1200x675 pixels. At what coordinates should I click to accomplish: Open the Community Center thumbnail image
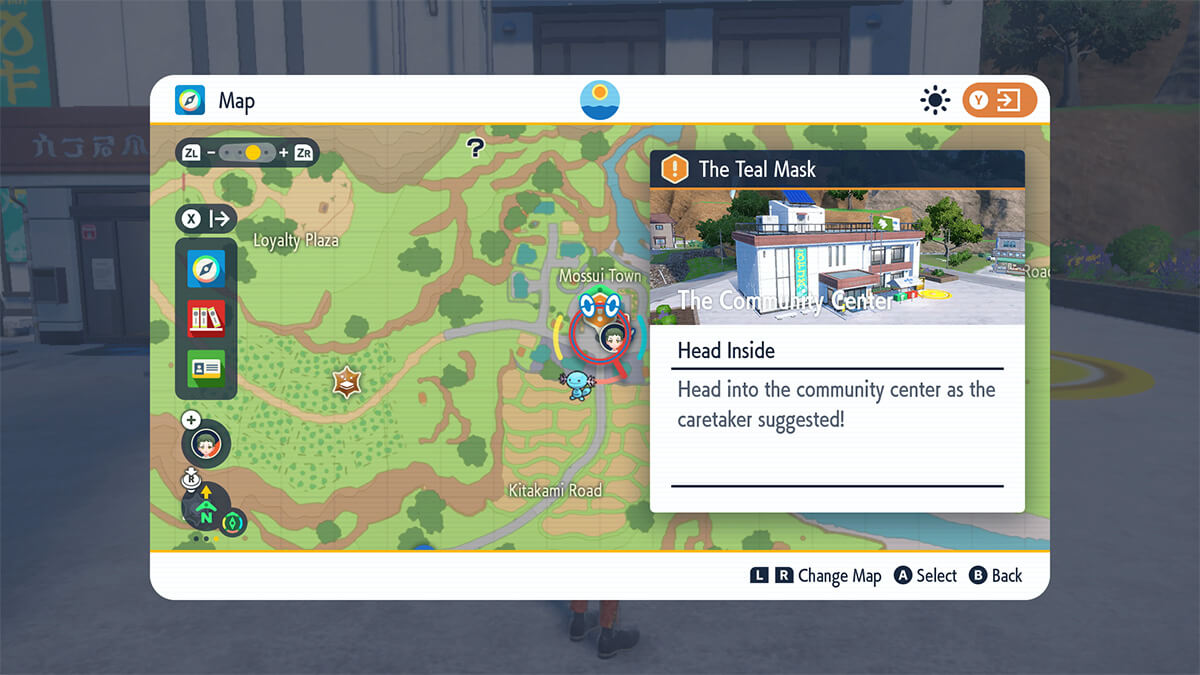(x=837, y=256)
